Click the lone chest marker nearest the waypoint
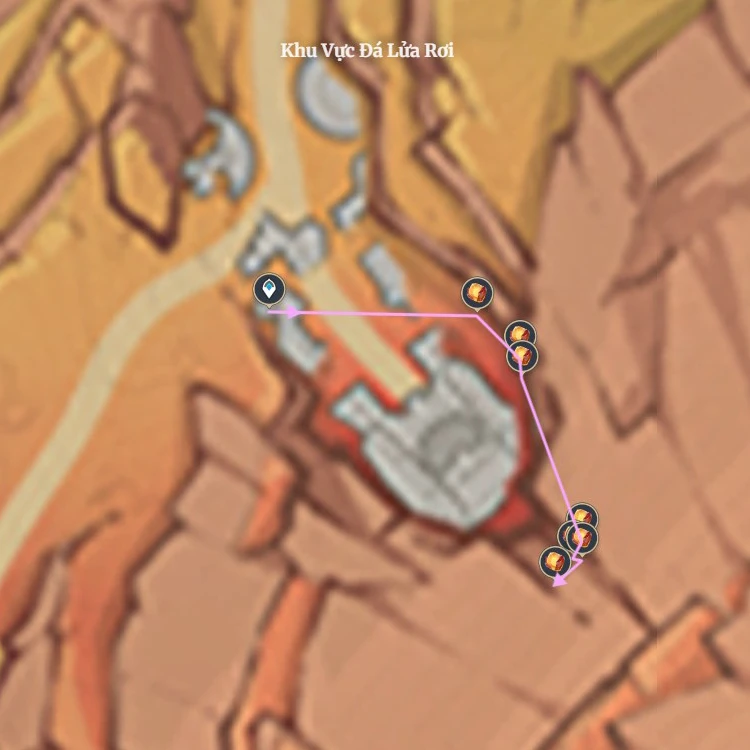 (478, 293)
